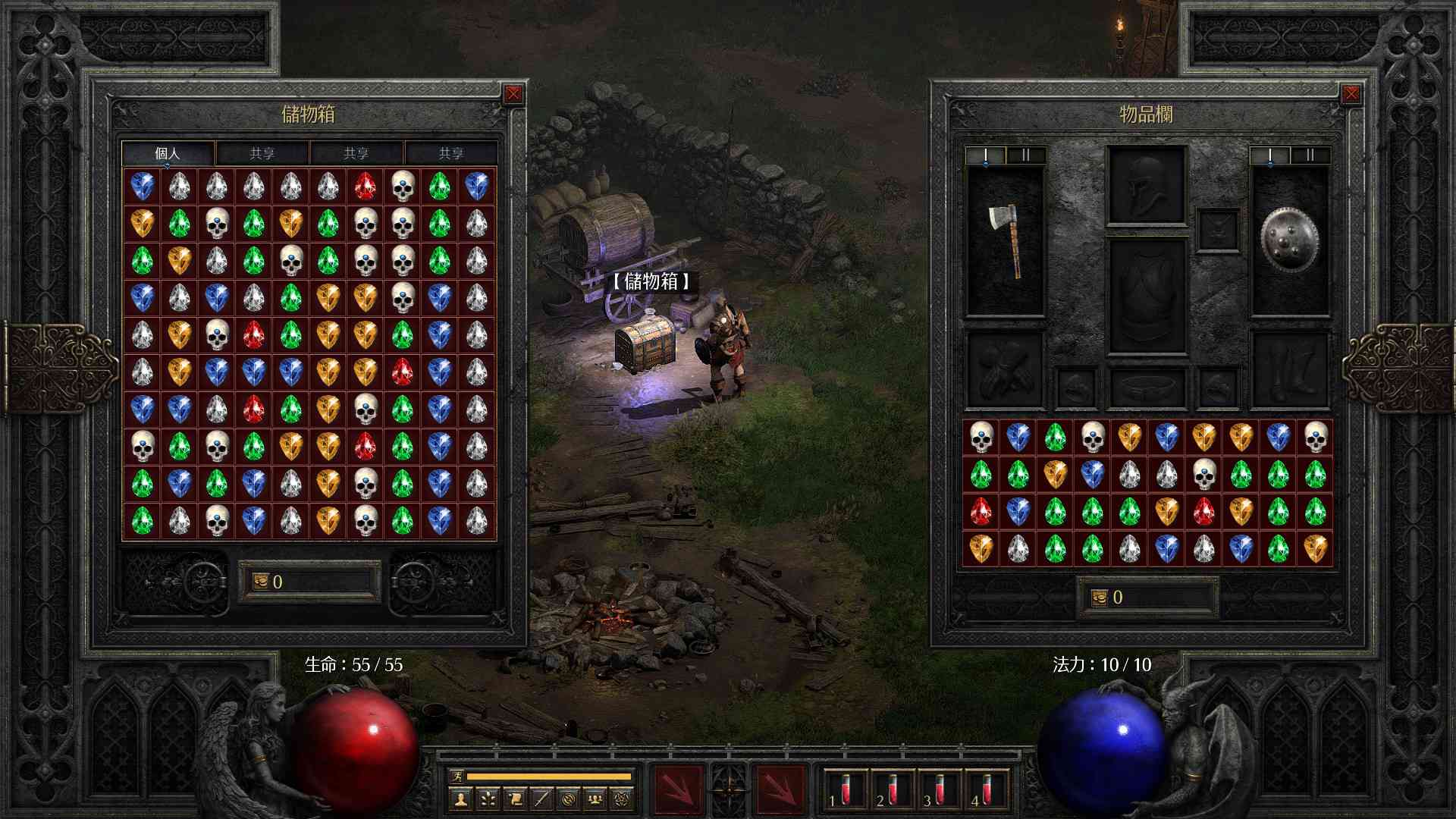Use the health potion in belt slot 1
Image resolution: width=1456 pixels, height=819 pixels.
pyautogui.click(x=846, y=790)
